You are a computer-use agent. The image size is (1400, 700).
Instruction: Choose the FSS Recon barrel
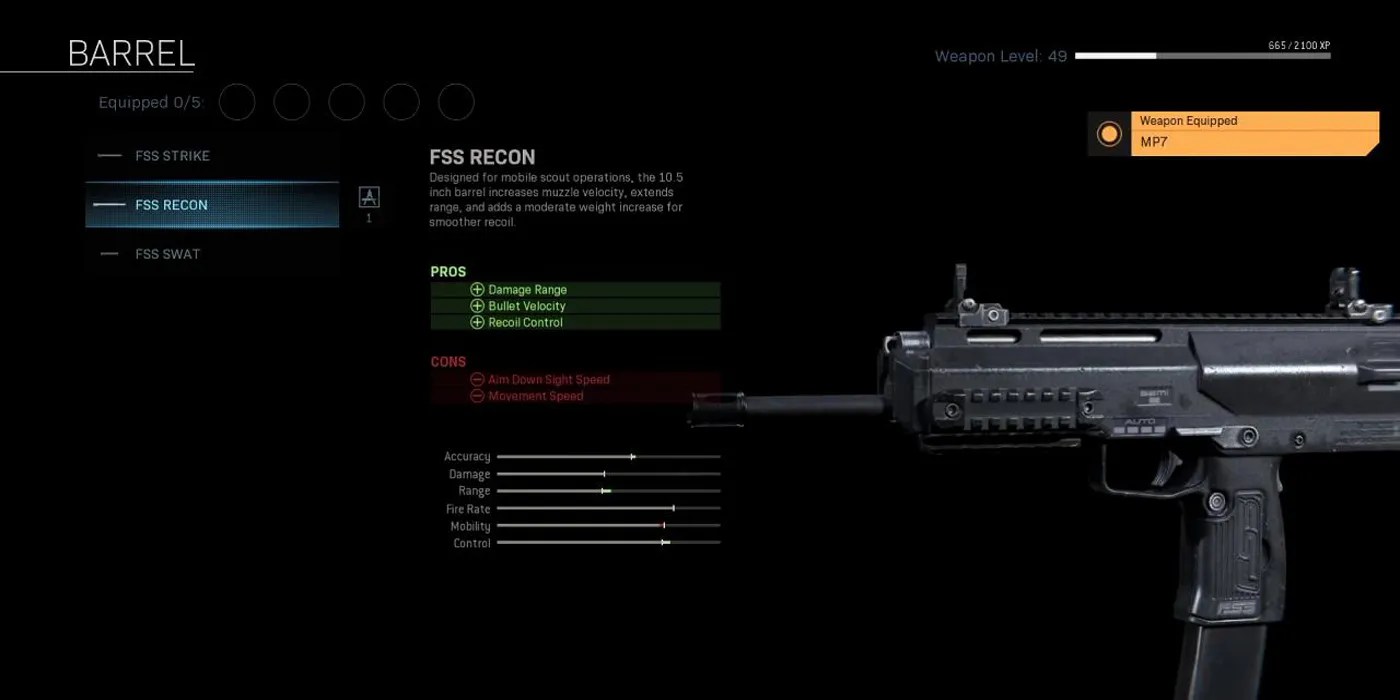click(x=212, y=205)
